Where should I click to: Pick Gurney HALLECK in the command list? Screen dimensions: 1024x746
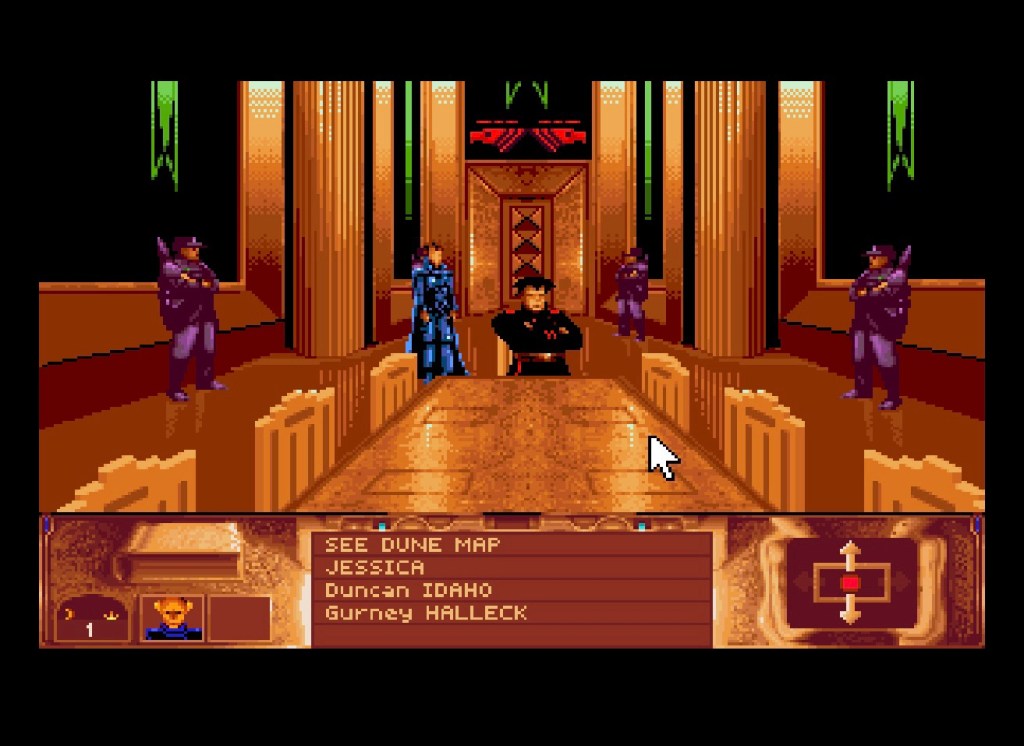(x=425, y=613)
